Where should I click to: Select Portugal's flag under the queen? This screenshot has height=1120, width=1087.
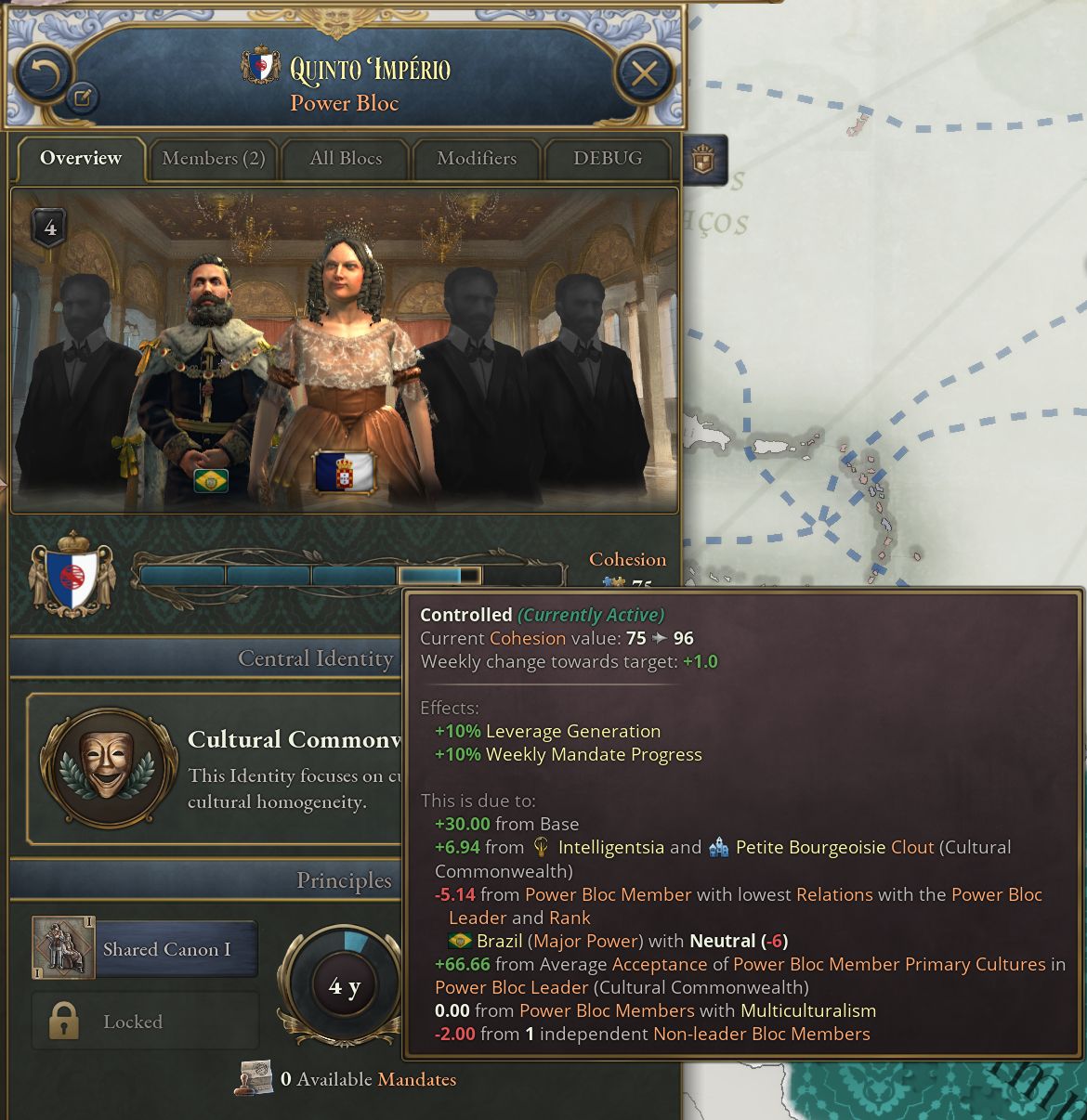click(x=344, y=472)
